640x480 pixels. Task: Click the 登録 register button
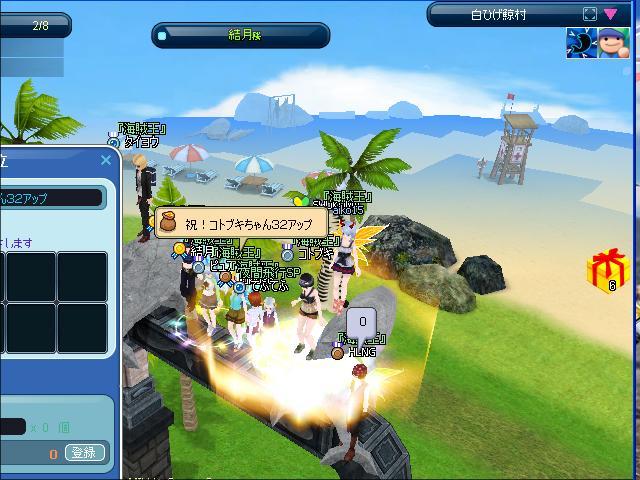point(86,453)
